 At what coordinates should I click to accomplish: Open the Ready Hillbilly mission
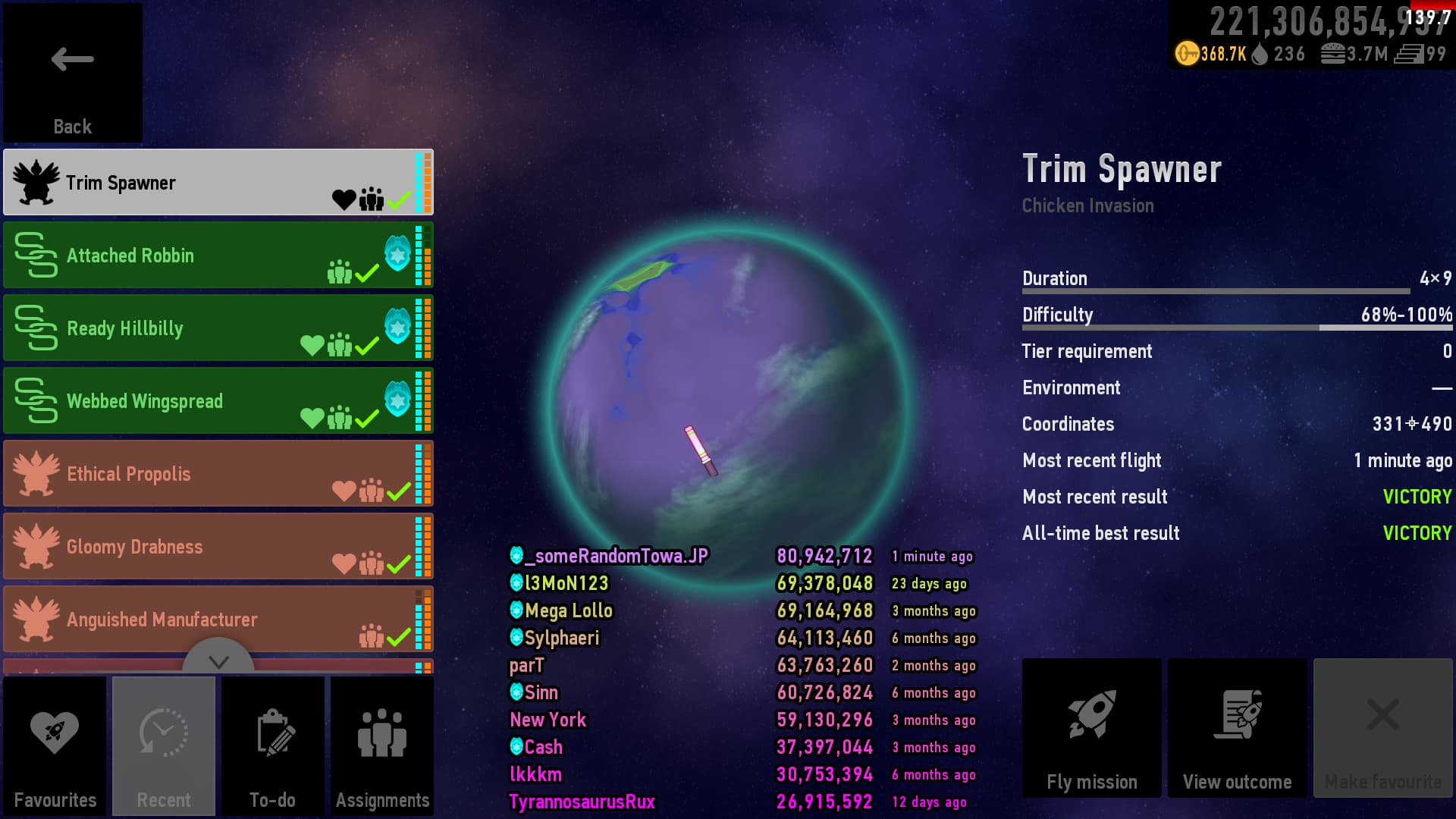pos(218,328)
